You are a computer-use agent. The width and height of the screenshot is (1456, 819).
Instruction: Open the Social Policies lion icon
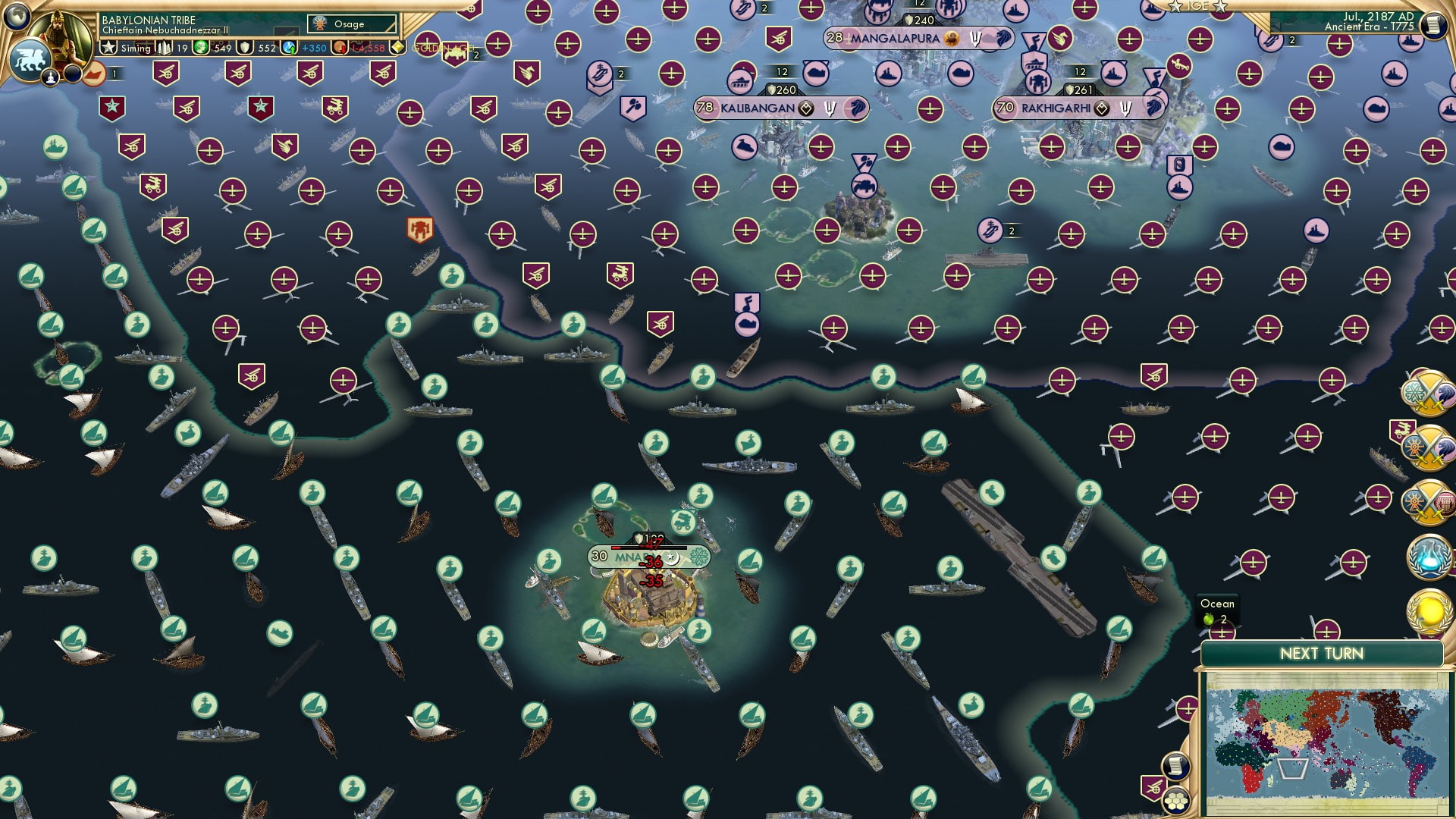[29, 61]
